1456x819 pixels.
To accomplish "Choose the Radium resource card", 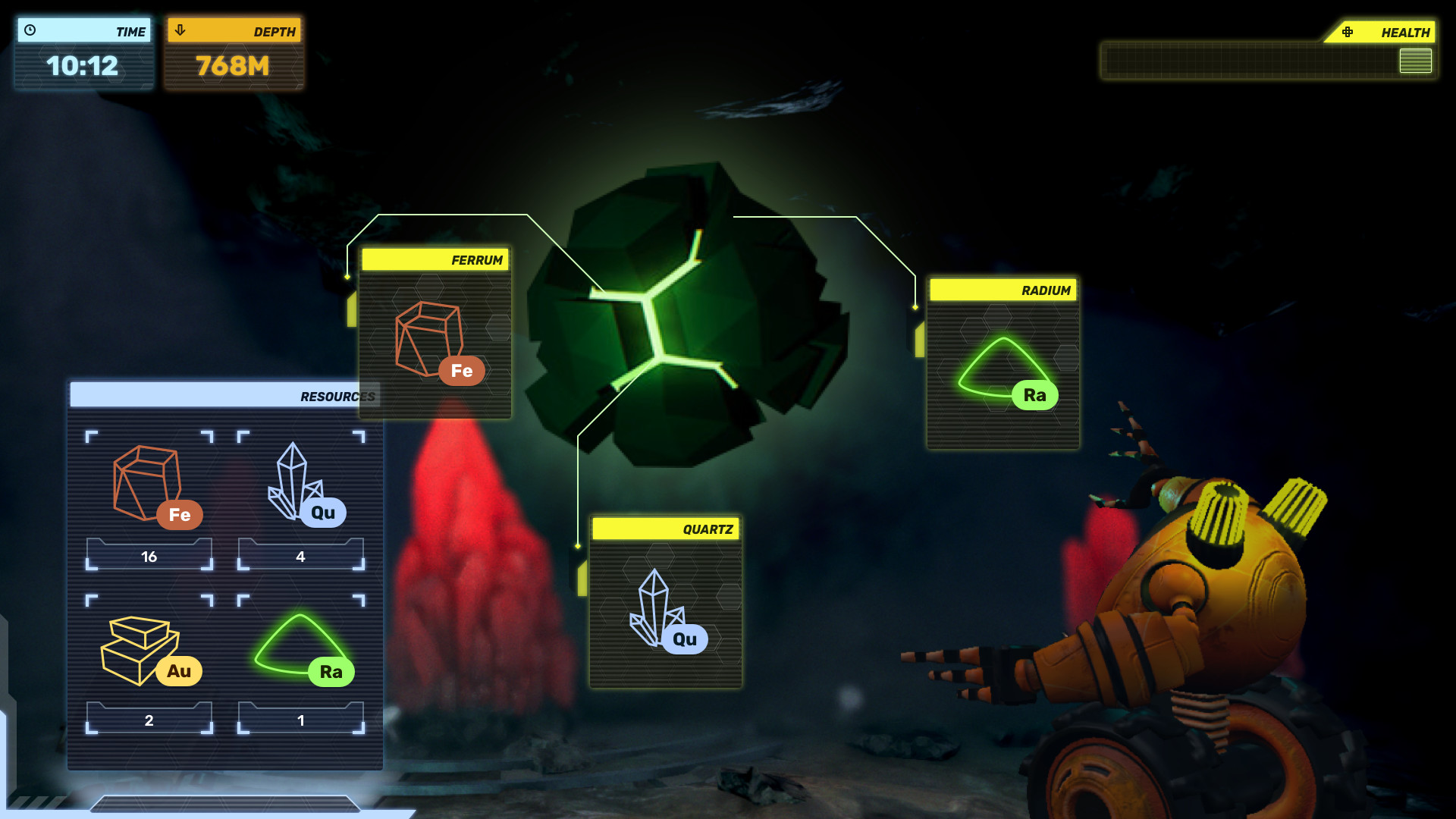I will coord(1003,364).
